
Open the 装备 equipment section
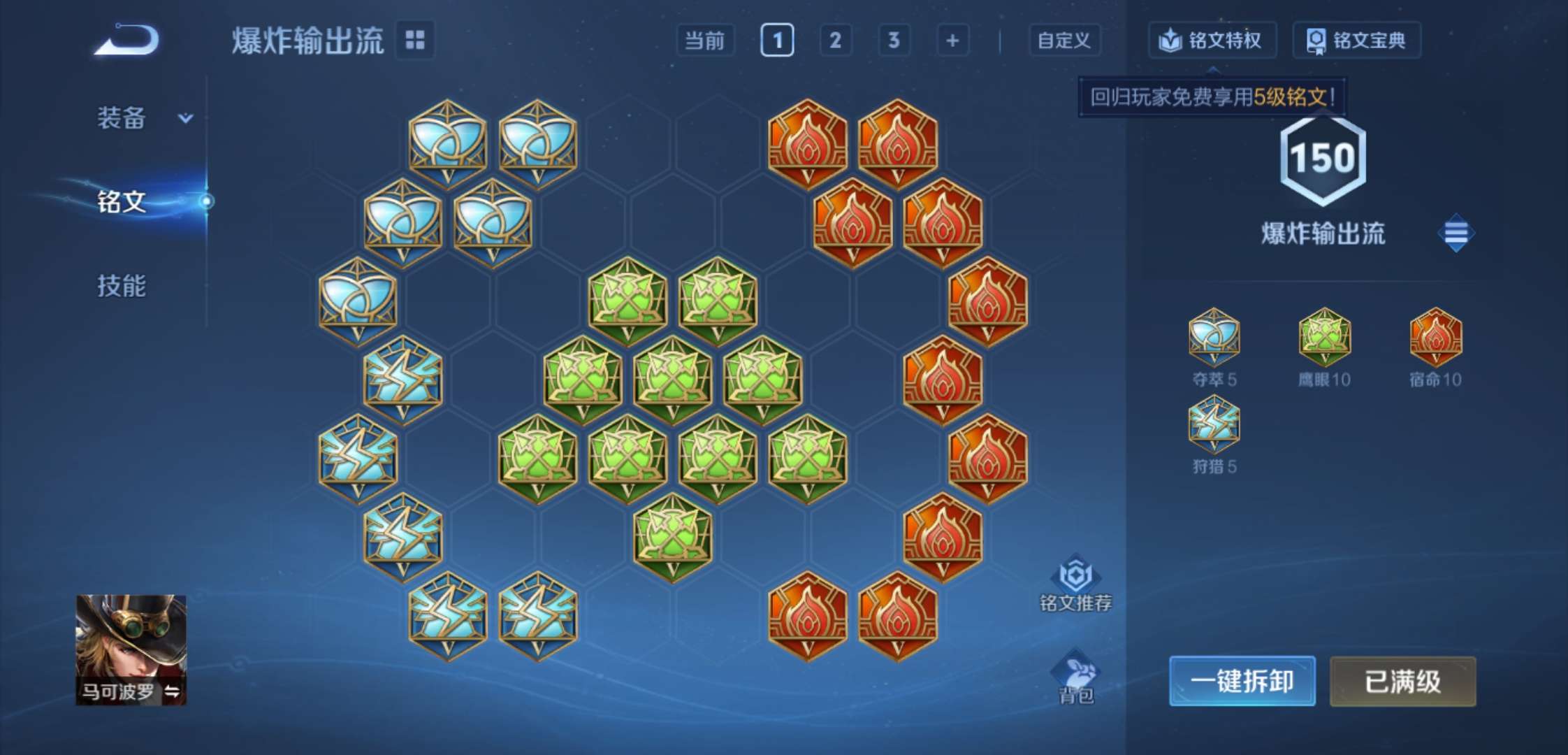click(143, 118)
